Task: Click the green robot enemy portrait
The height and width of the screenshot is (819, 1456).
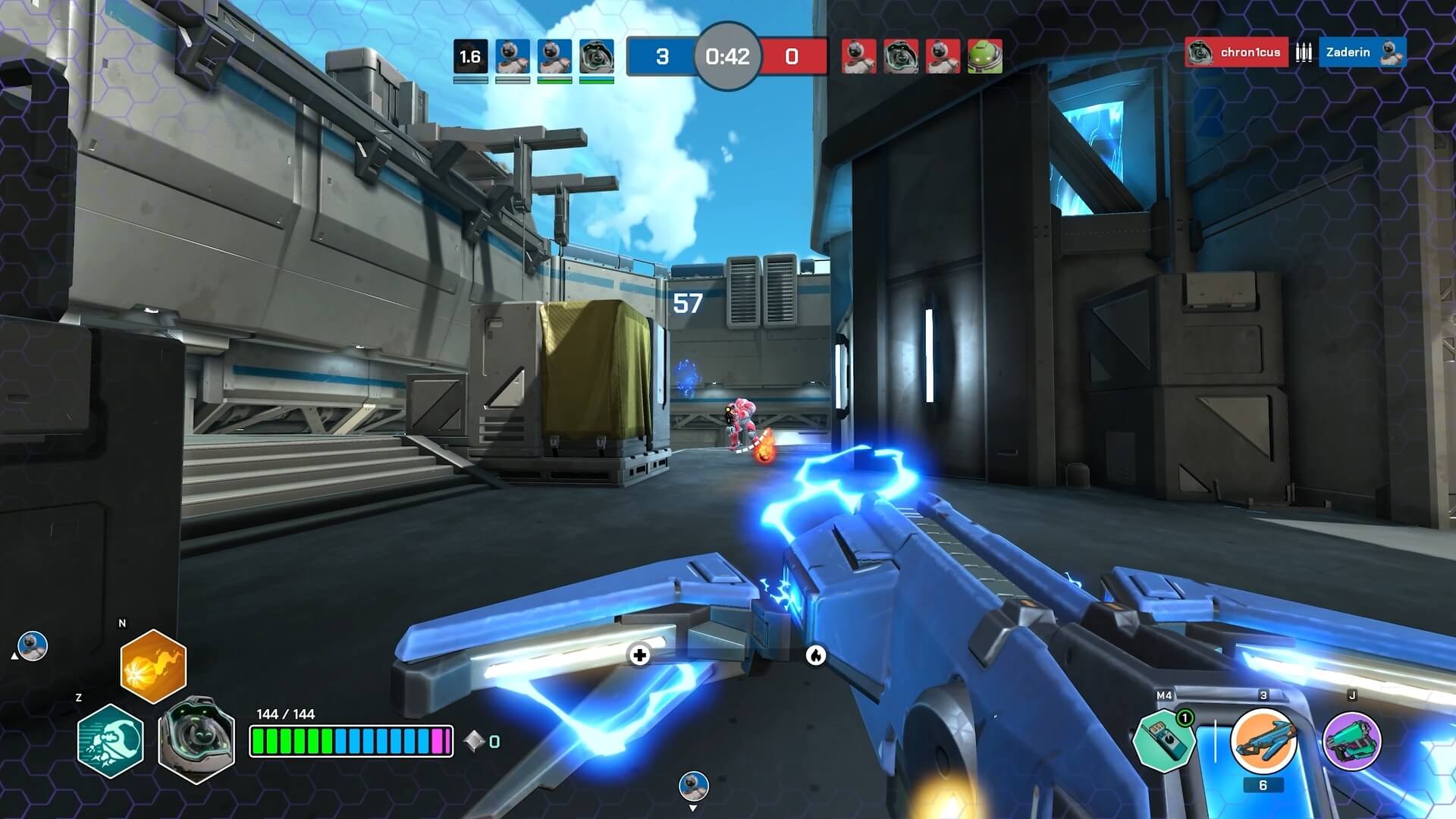Action: coord(984,56)
